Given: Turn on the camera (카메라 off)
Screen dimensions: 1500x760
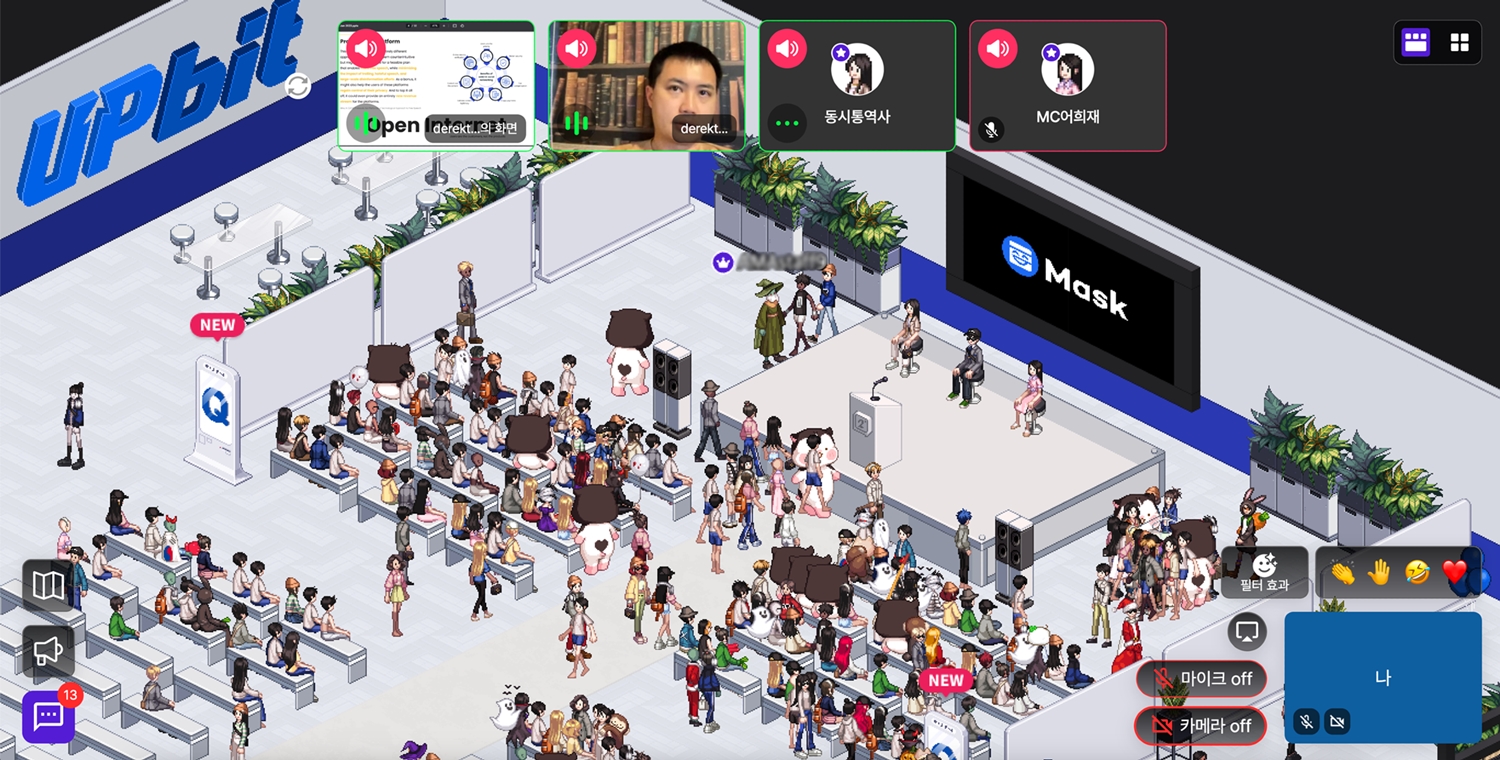Looking at the screenshot, I should [1200, 726].
